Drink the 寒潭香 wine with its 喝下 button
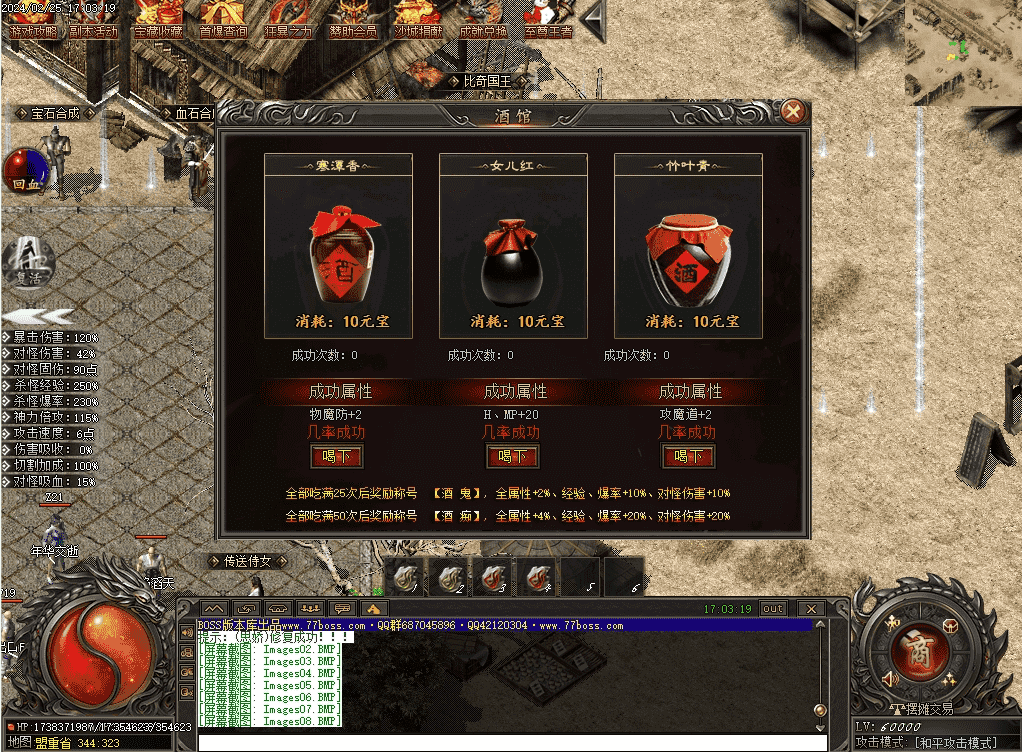The height and width of the screenshot is (752, 1022). pos(337,456)
